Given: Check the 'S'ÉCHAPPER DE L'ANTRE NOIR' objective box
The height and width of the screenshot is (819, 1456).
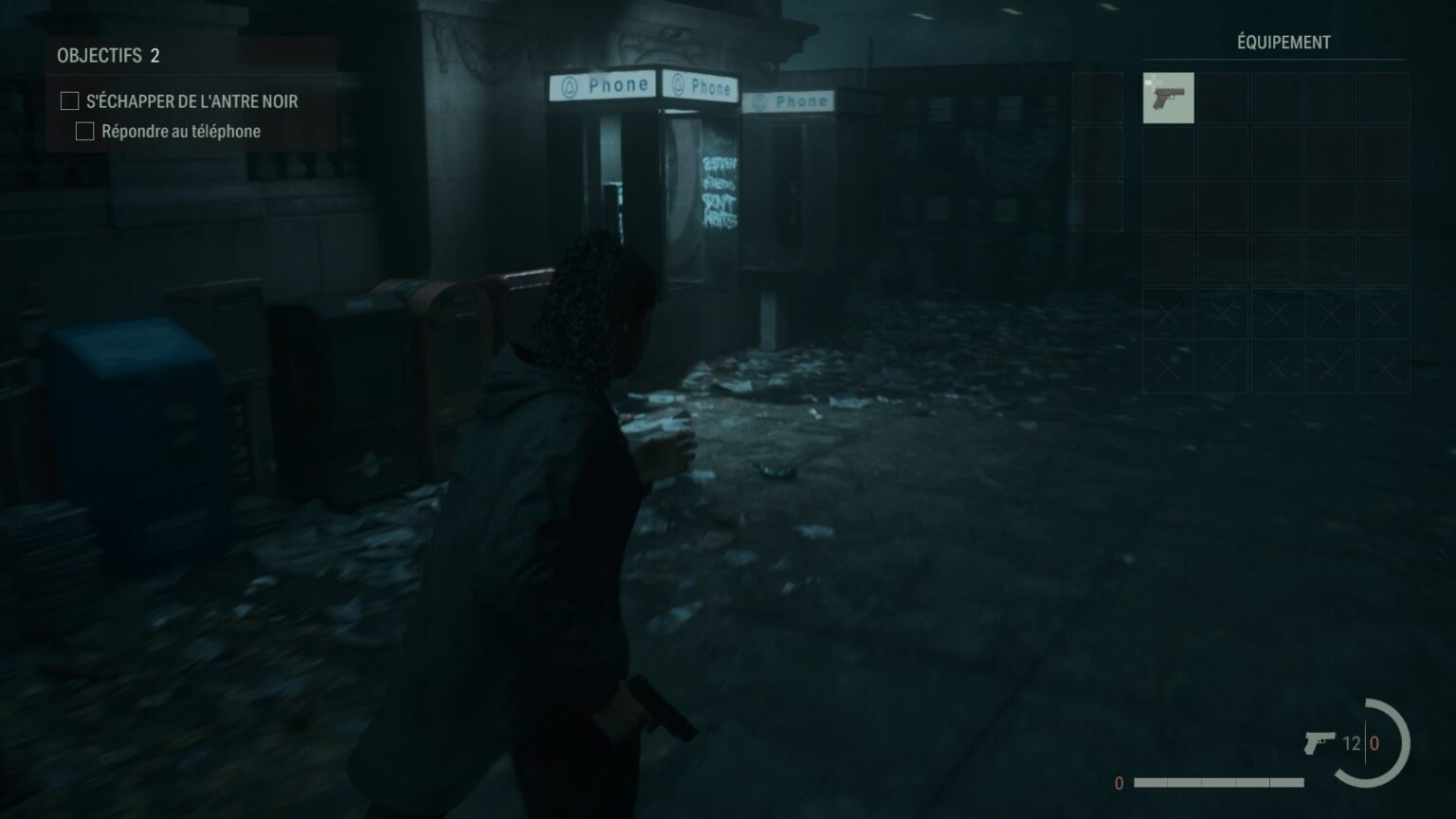Looking at the screenshot, I should (x=67, y=100).
